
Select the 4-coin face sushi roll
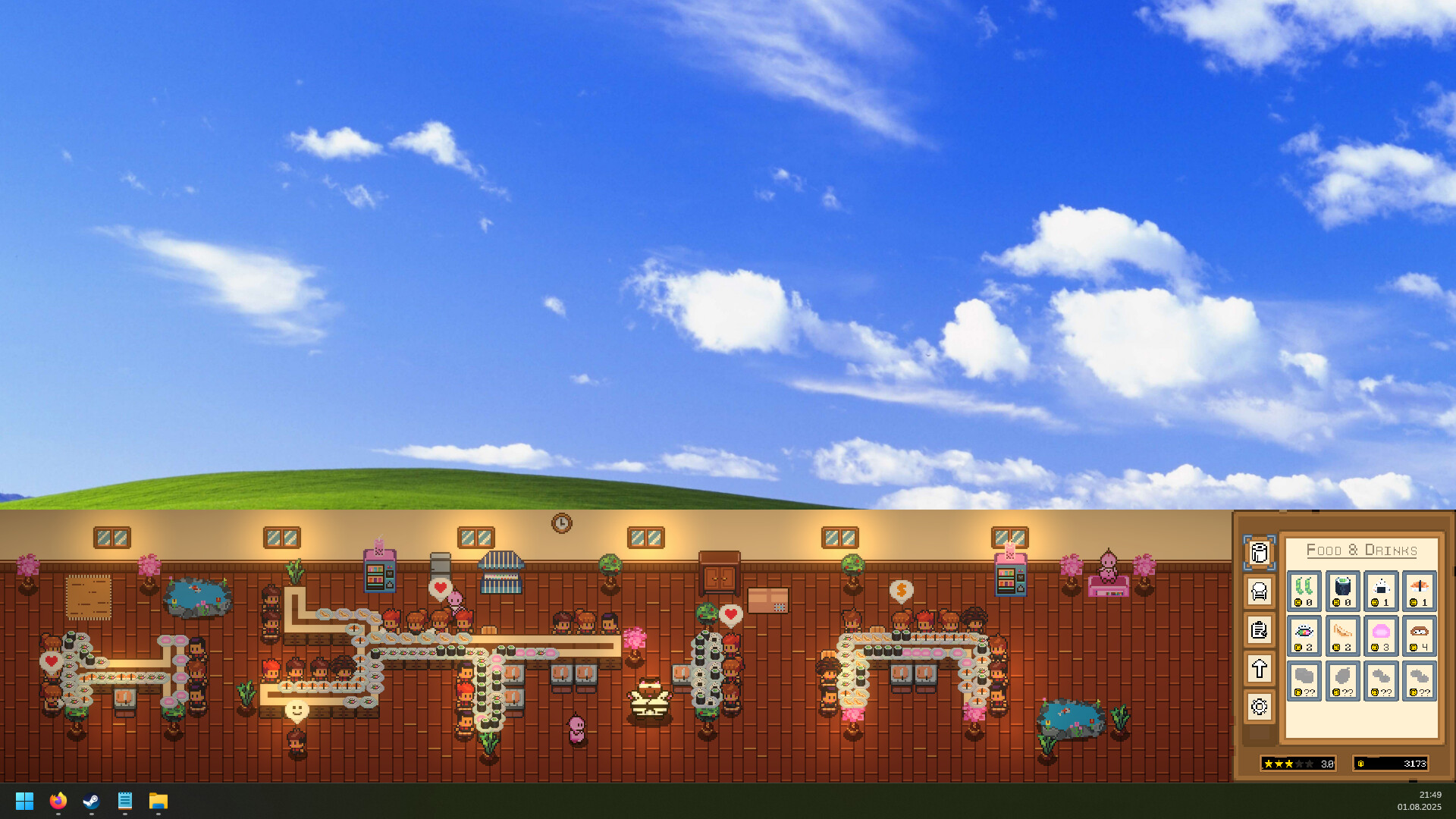click(x=1419, y=635)
